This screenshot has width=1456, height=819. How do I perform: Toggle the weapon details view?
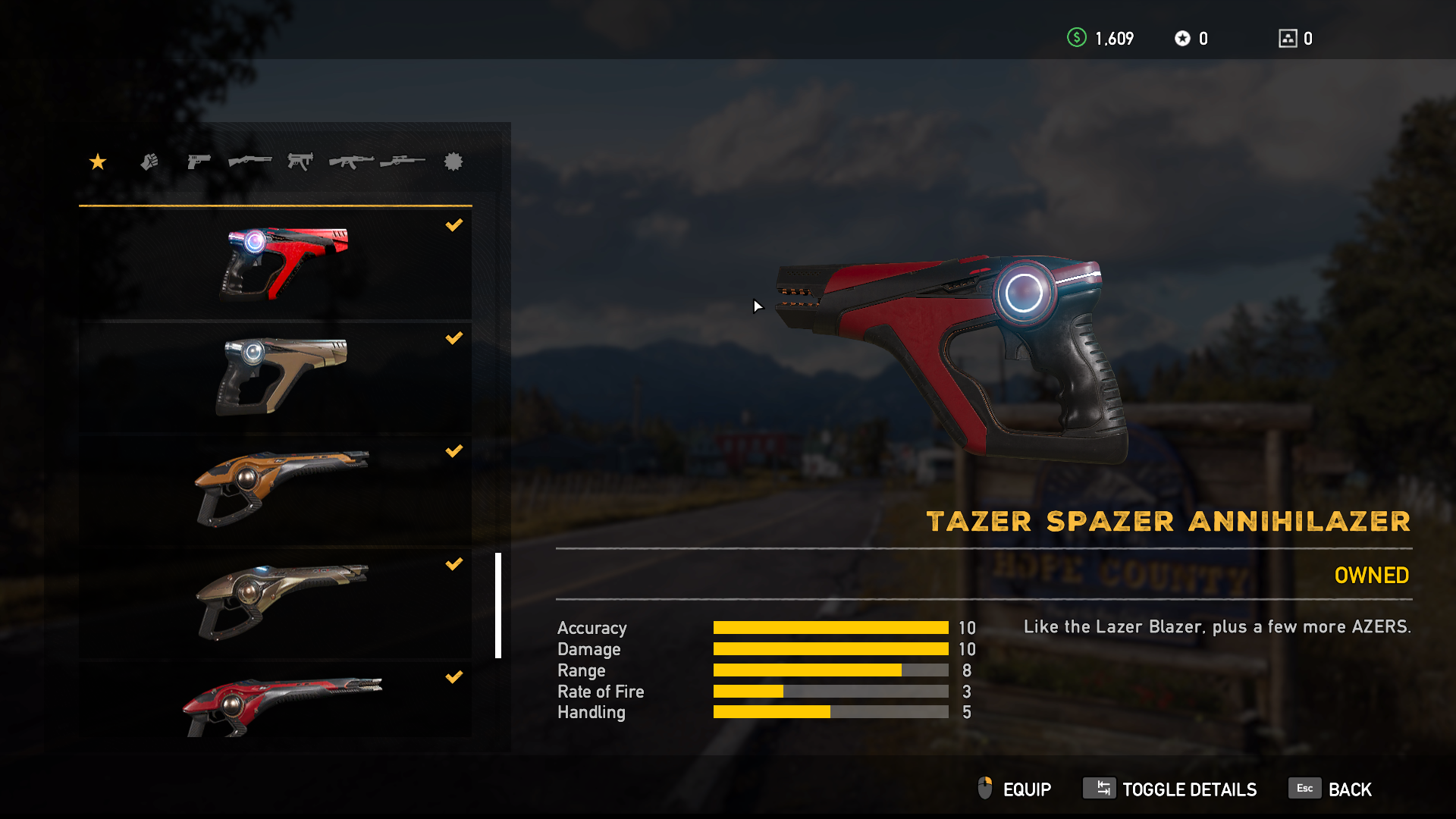point(1170,789)
